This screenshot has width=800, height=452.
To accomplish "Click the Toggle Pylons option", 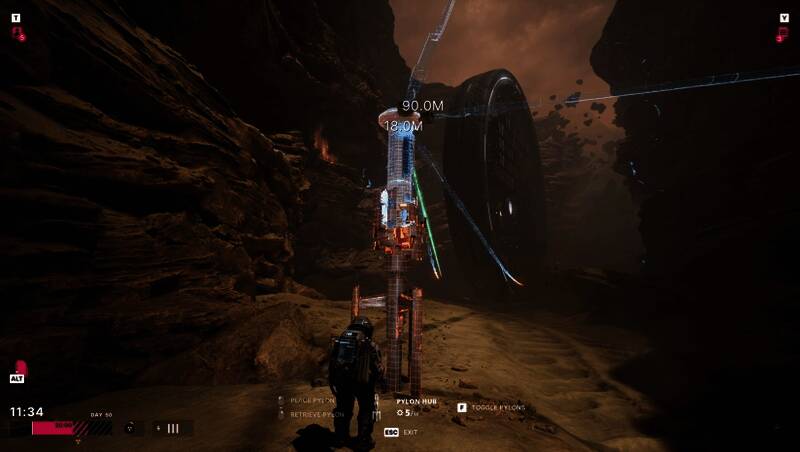I will 497,408.
